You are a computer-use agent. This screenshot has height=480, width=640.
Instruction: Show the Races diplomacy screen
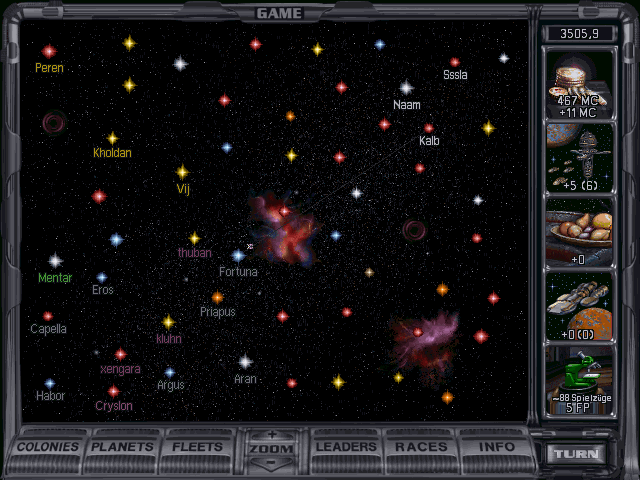(x=421, y=447)
